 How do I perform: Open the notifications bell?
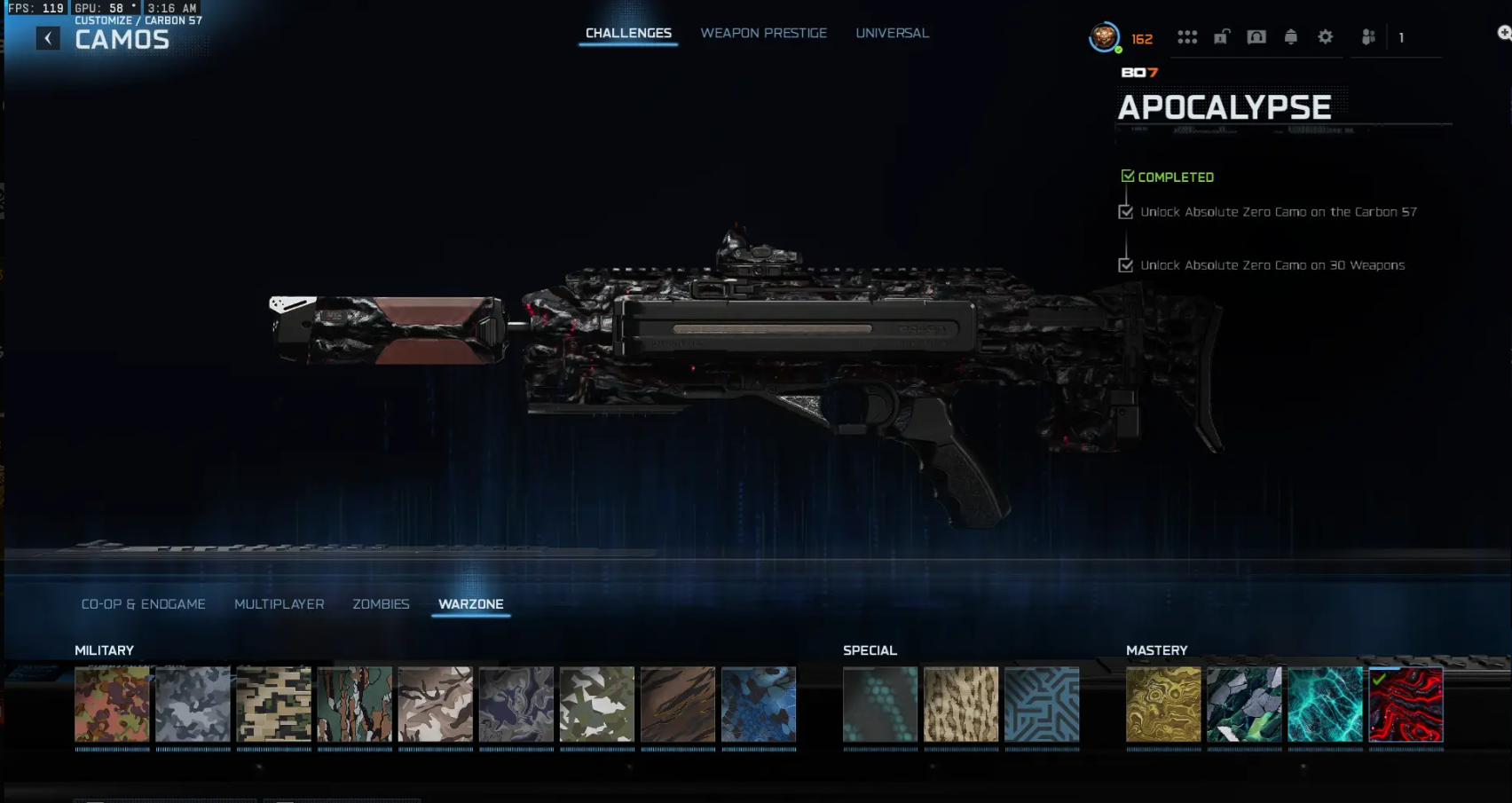coord(1291,37)
